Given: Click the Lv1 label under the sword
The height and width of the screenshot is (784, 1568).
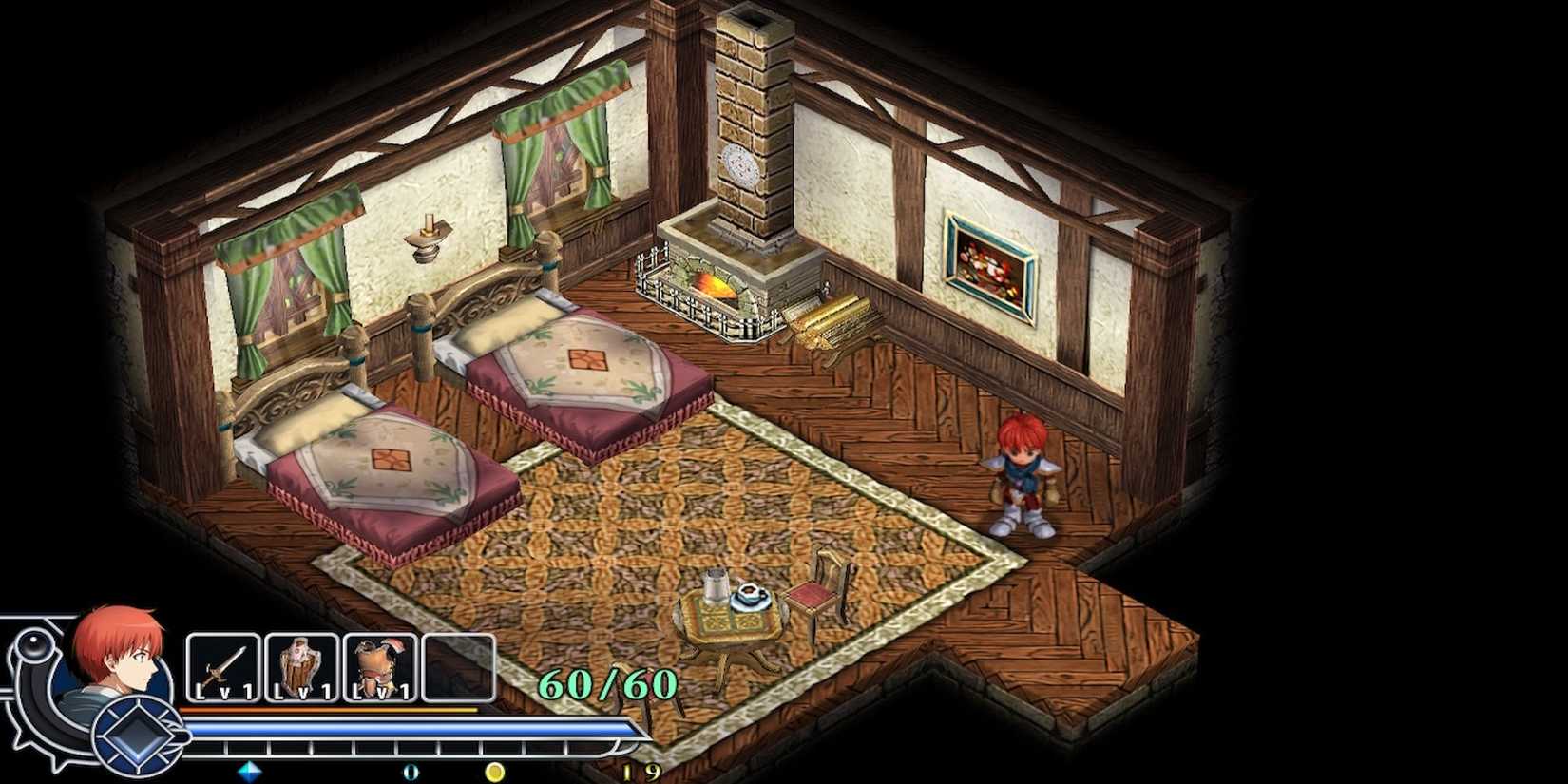Looking at the screenshot, I should click(x=221, y=693).
